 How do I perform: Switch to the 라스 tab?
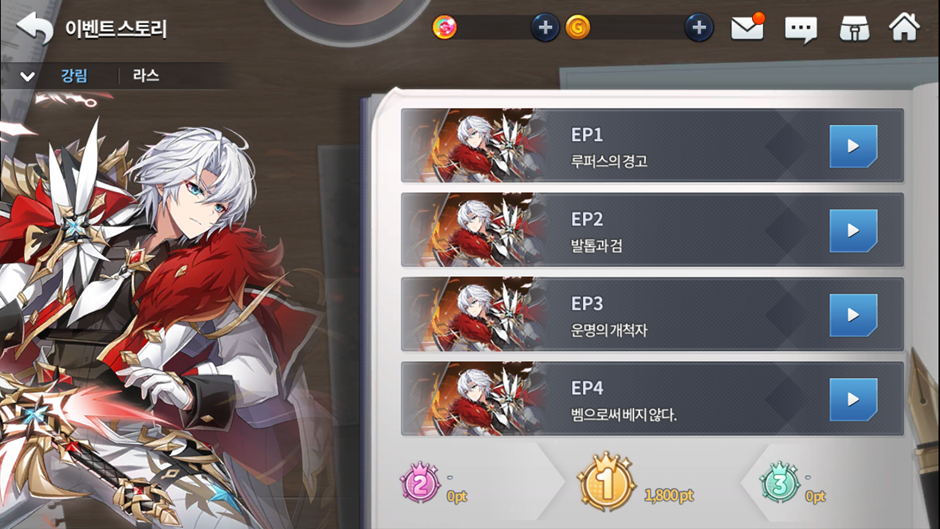coord(146,76)
